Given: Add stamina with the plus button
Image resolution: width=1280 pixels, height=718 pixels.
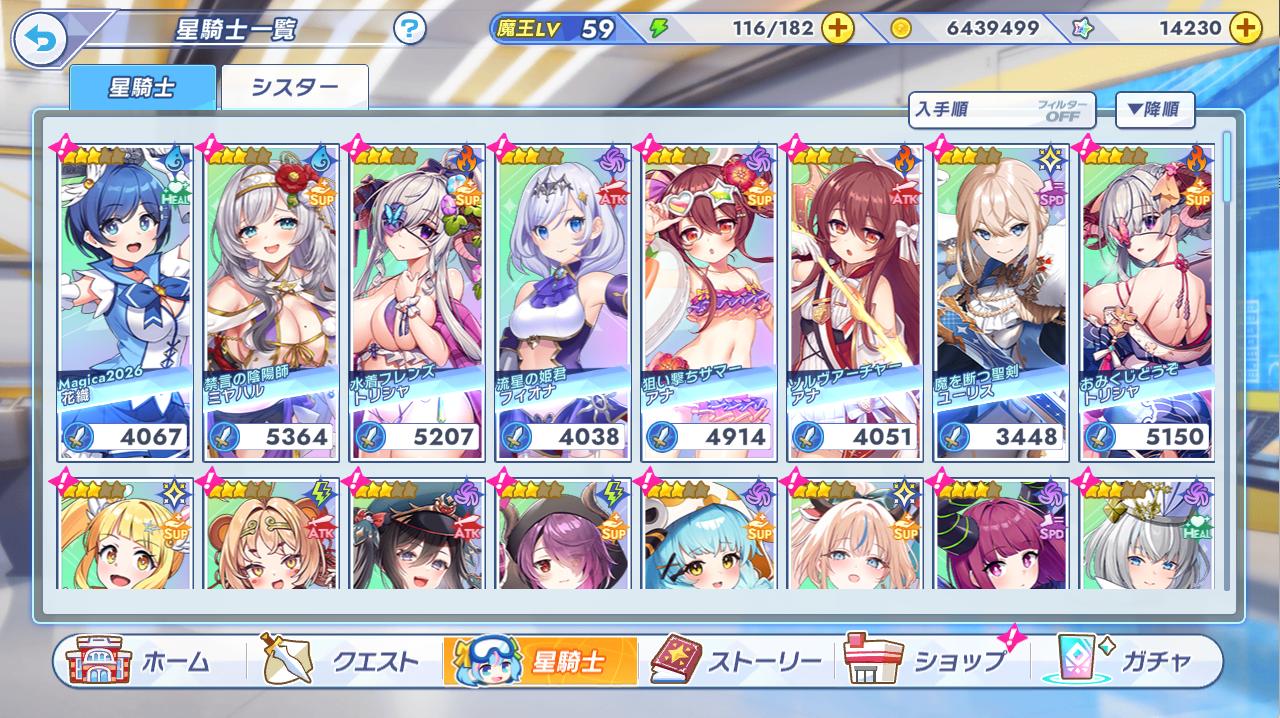Looking at the screenshot, I should (x=838, y=28).
